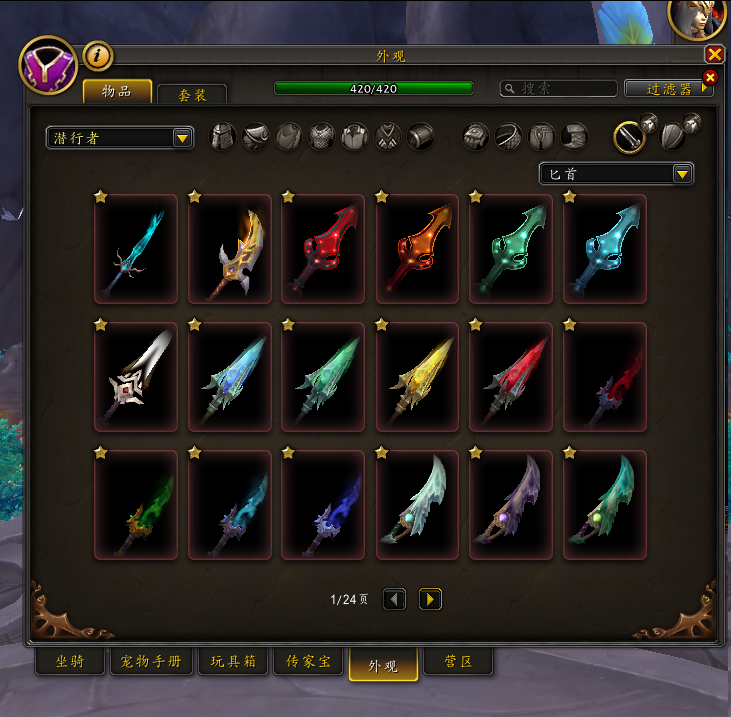Choose the head slot helmet icon

[x=222, y=137]
